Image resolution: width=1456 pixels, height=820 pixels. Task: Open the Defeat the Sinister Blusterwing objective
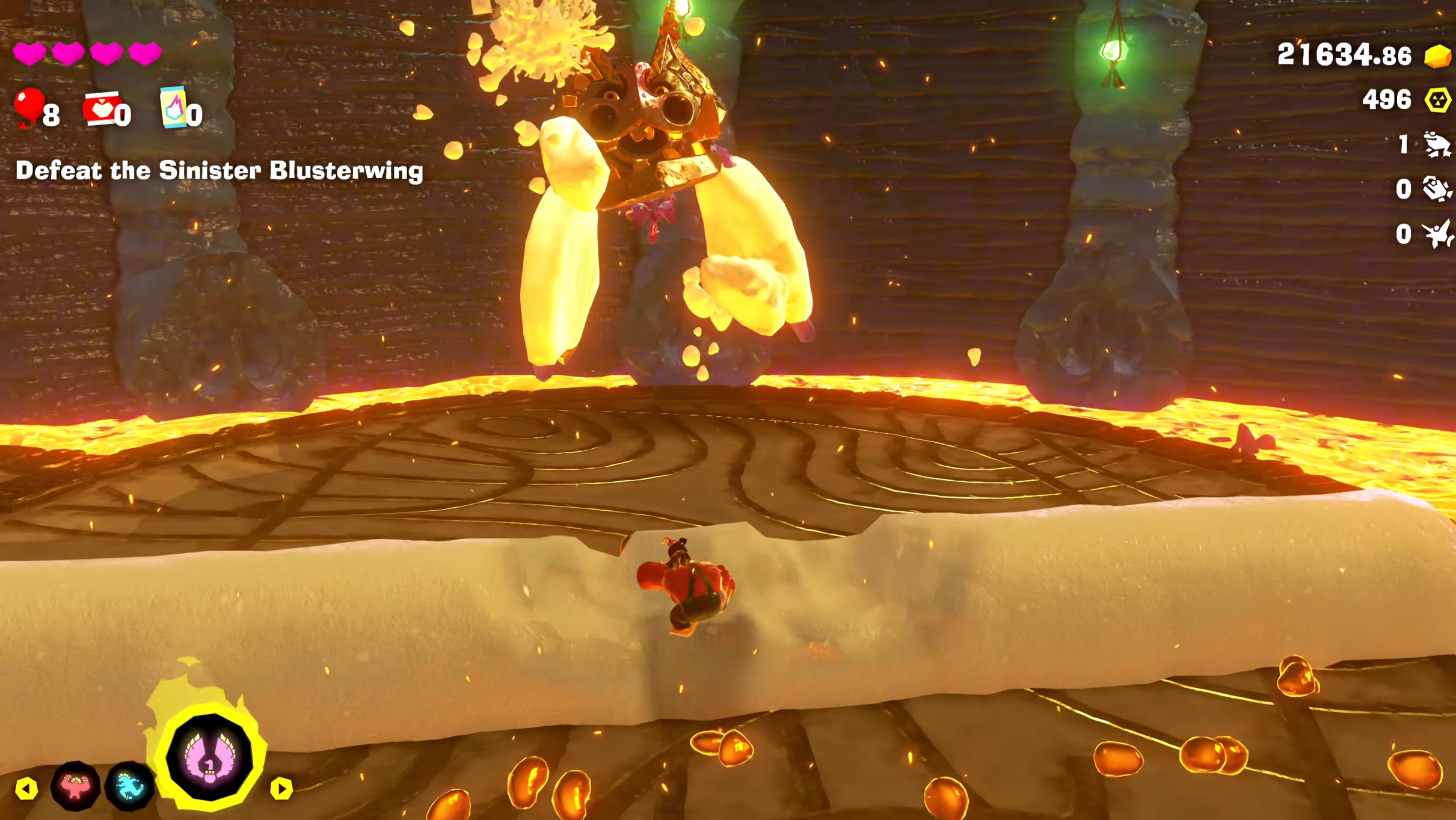pyautogui.click(x=220, y=171)
